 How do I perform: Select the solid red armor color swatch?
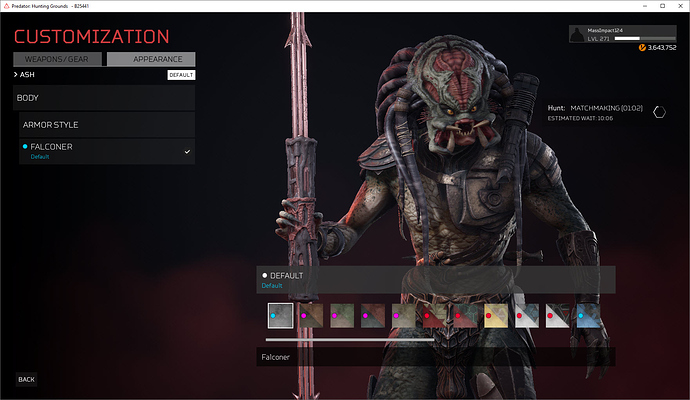[434, 316]
